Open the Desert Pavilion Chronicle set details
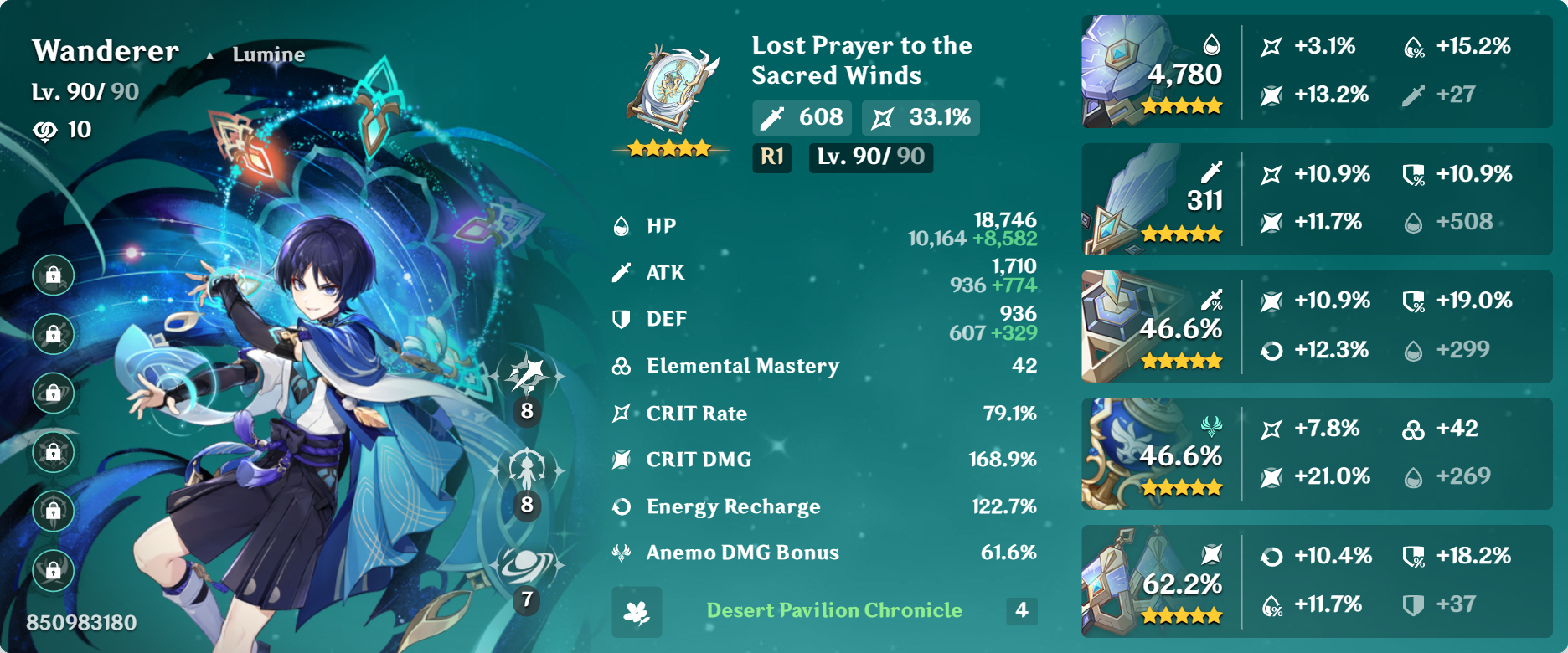The height and width of the screenshot is (653, 1568). (833, 610)
